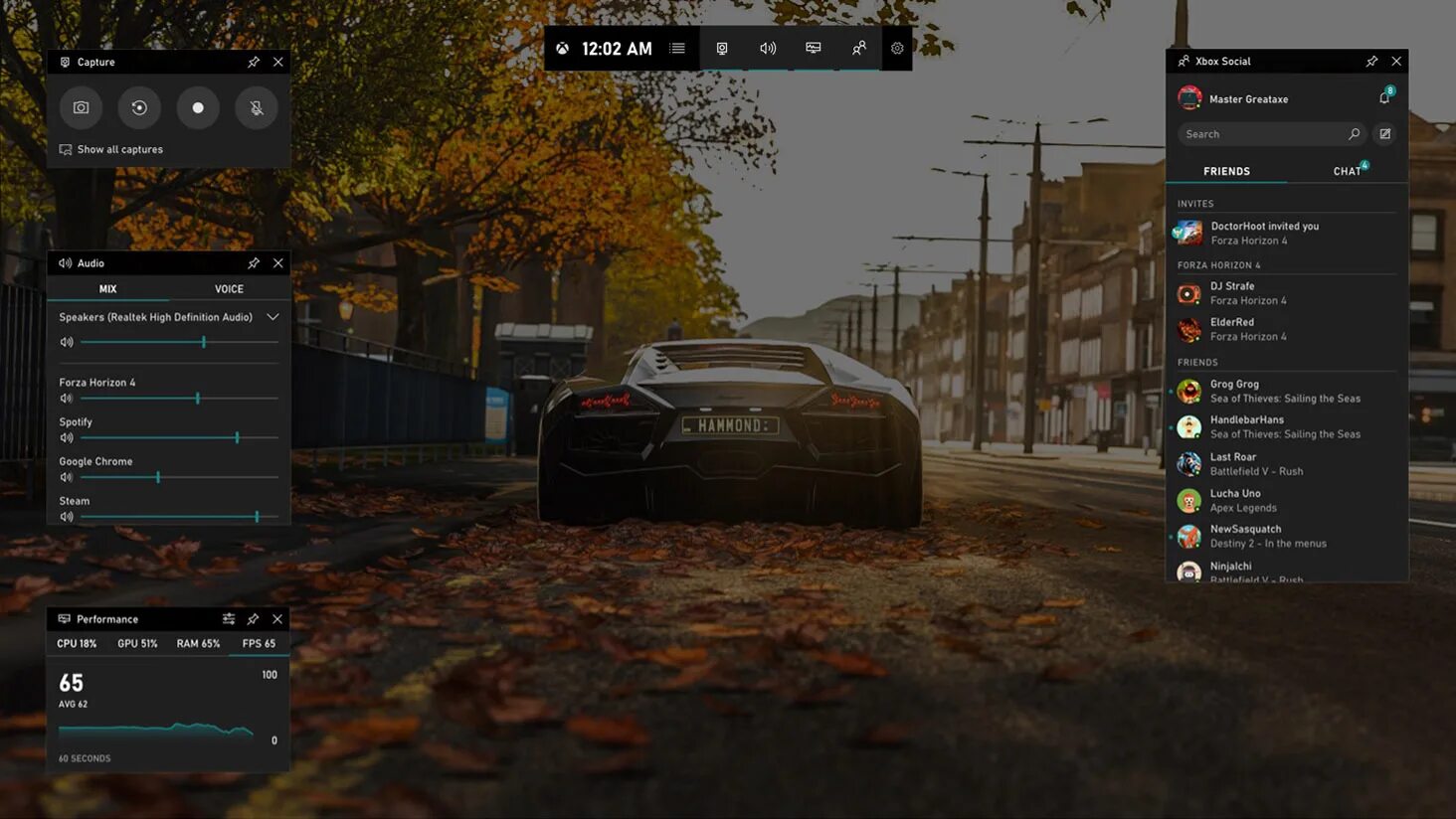The width and height of the screenshot is (1456, 819).
Task: Expand the Speakers output device dropdown
Action: (x=273, y=317)
